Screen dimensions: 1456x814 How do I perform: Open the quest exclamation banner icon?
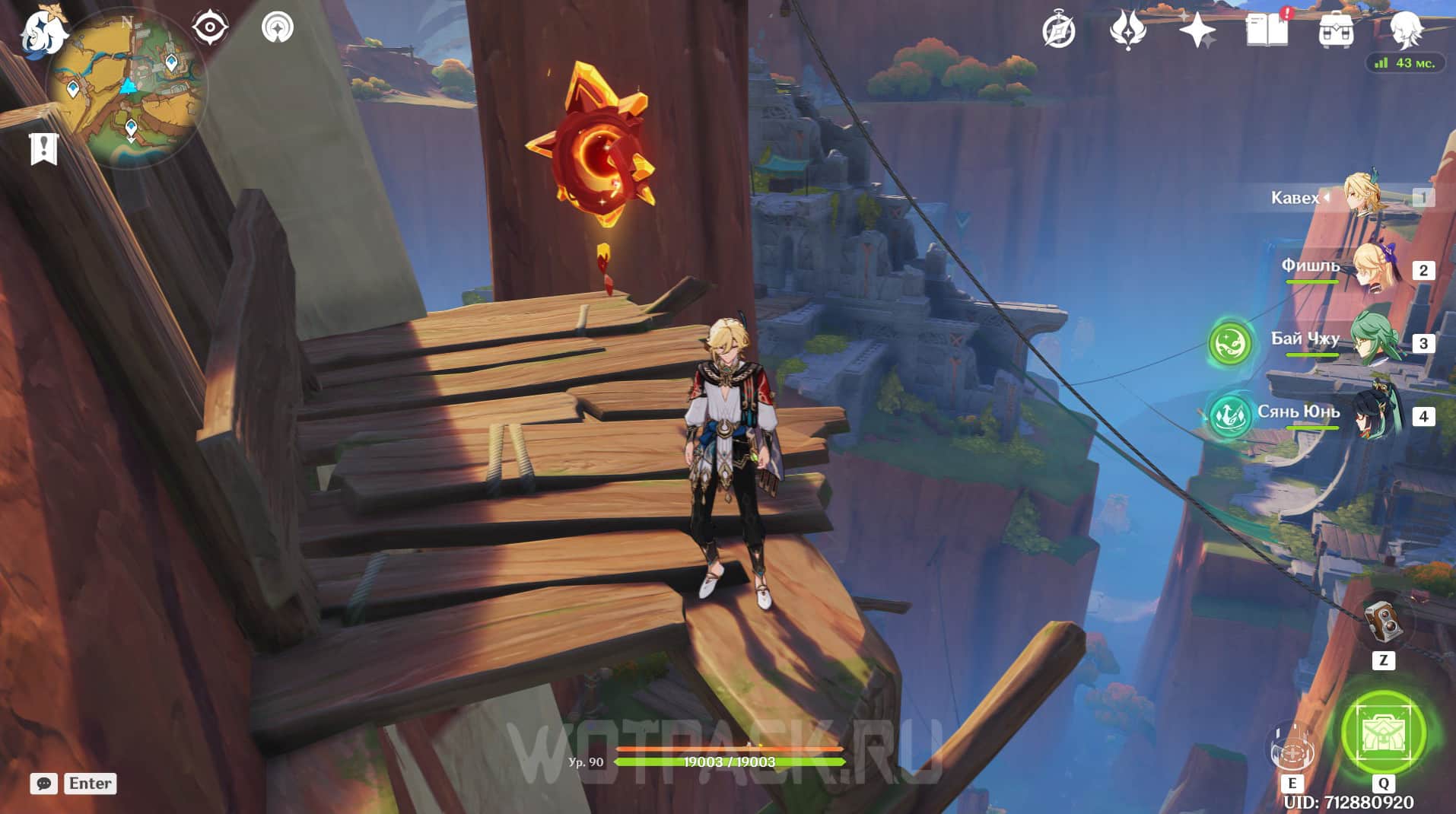click(43, 148)
